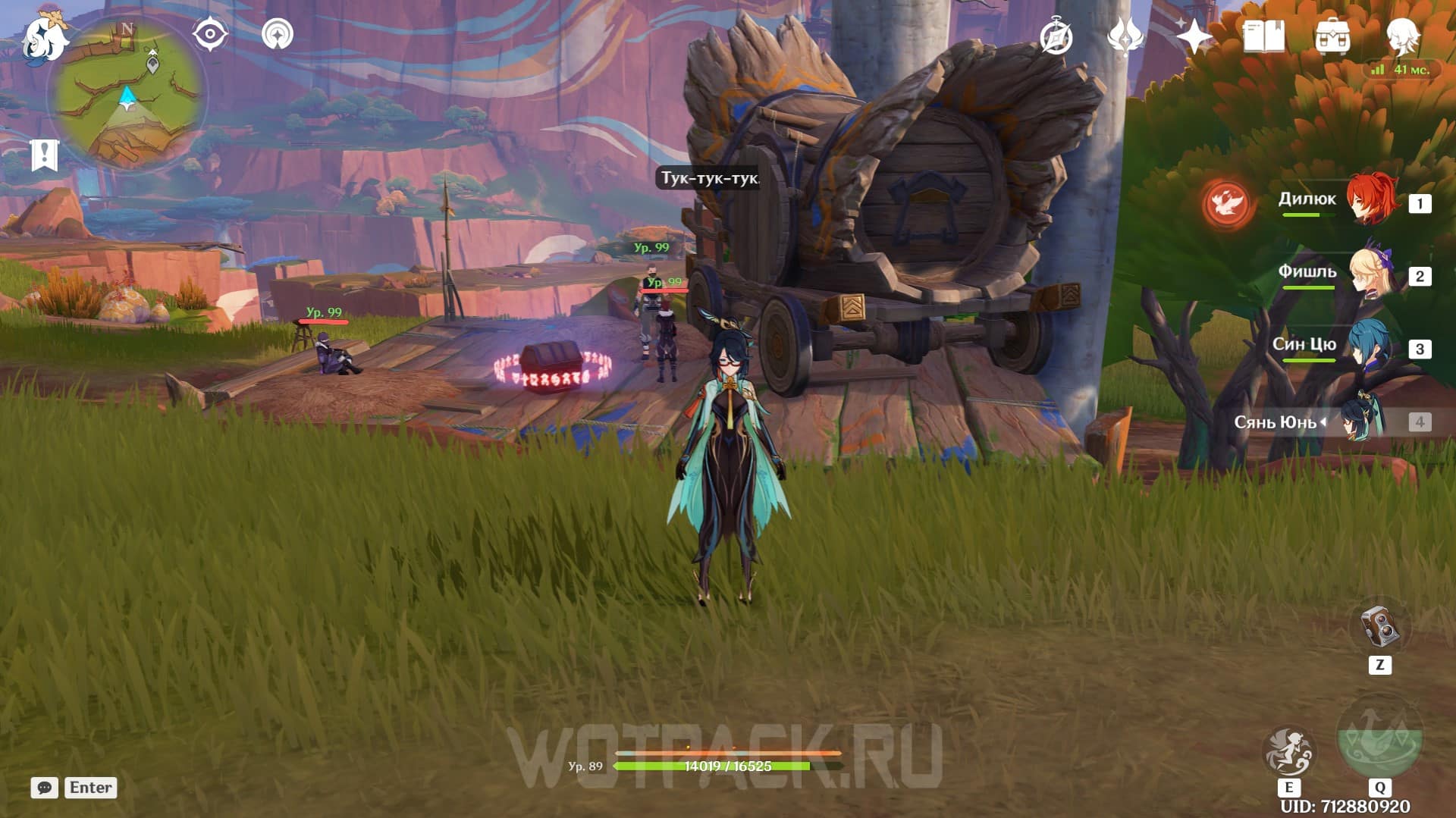
Task: Open the circular minimap
Action: pyautogui.click(x=127, y=95)
